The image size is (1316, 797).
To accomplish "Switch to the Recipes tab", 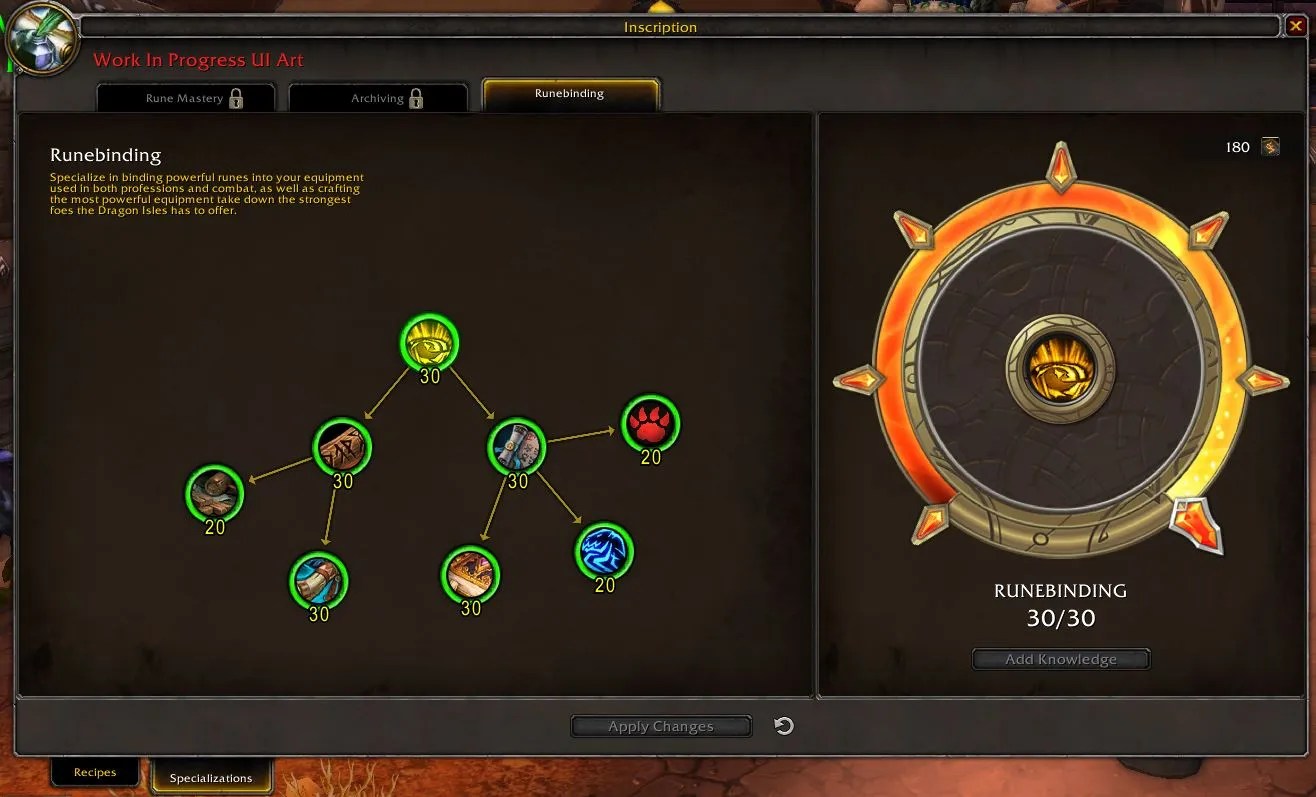I will pos(95,771).
